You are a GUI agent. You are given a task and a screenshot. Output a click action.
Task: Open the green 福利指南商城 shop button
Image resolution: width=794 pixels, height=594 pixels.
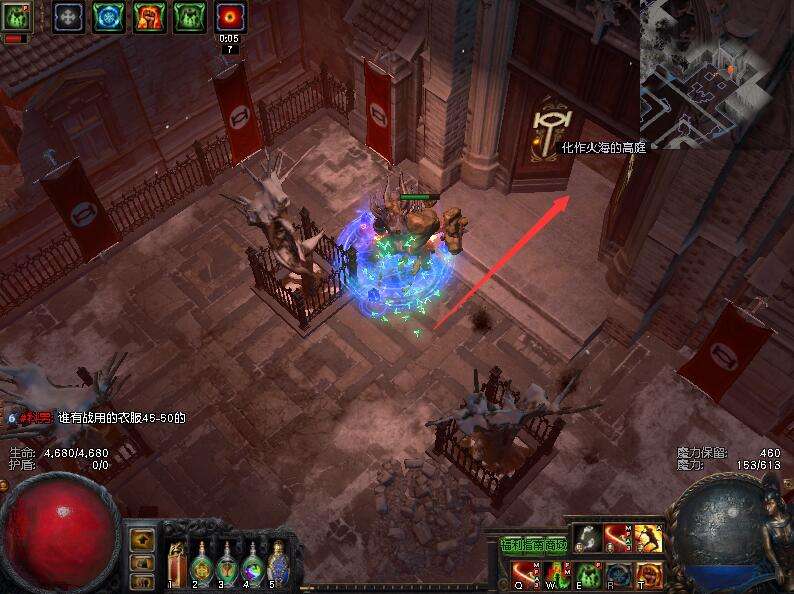pos(533,545)
